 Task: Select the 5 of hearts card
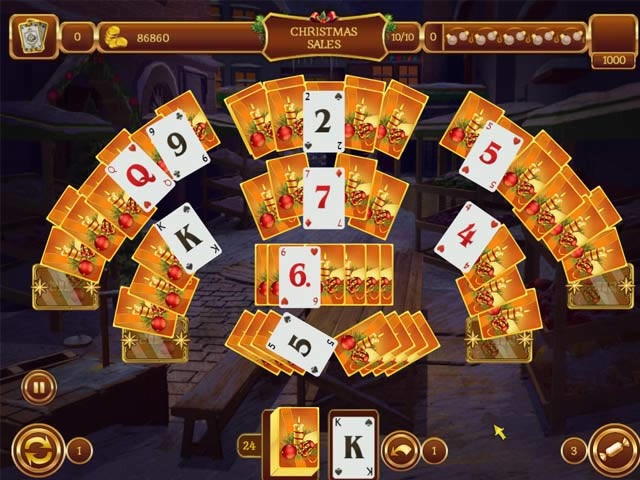click(x=491, y=154)
